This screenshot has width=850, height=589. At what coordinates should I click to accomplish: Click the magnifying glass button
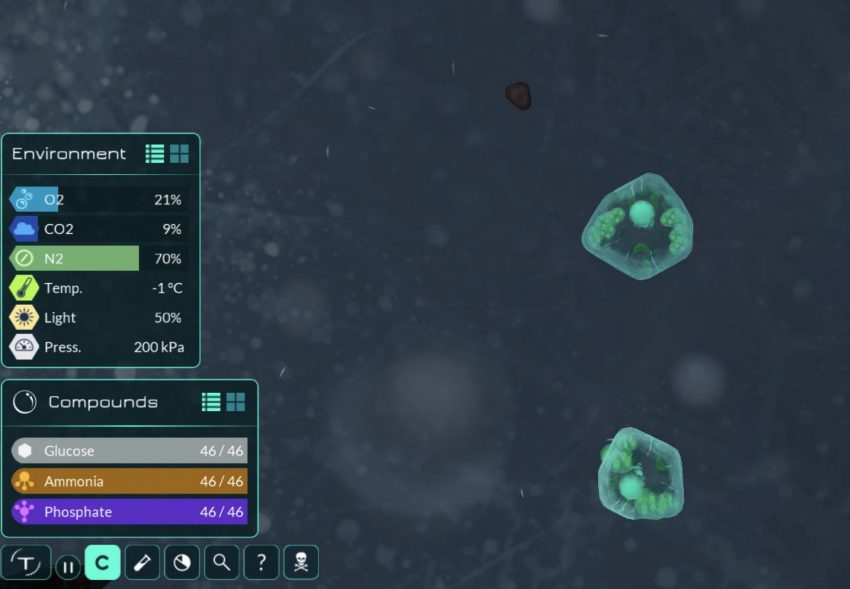click(x=221, y=563)
